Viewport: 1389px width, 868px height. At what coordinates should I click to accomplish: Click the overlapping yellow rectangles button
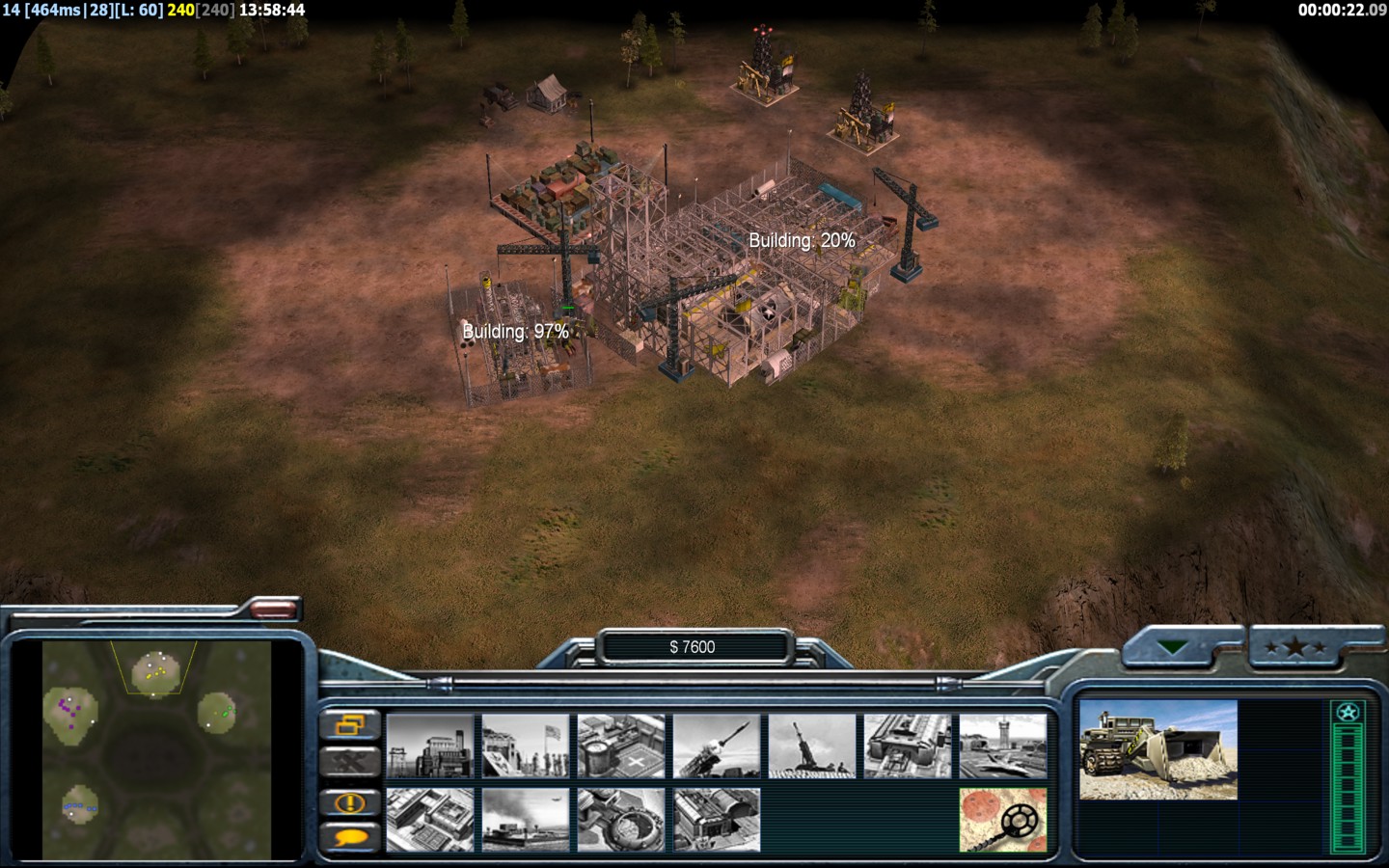pyautogui.click(x=349, y=724)
